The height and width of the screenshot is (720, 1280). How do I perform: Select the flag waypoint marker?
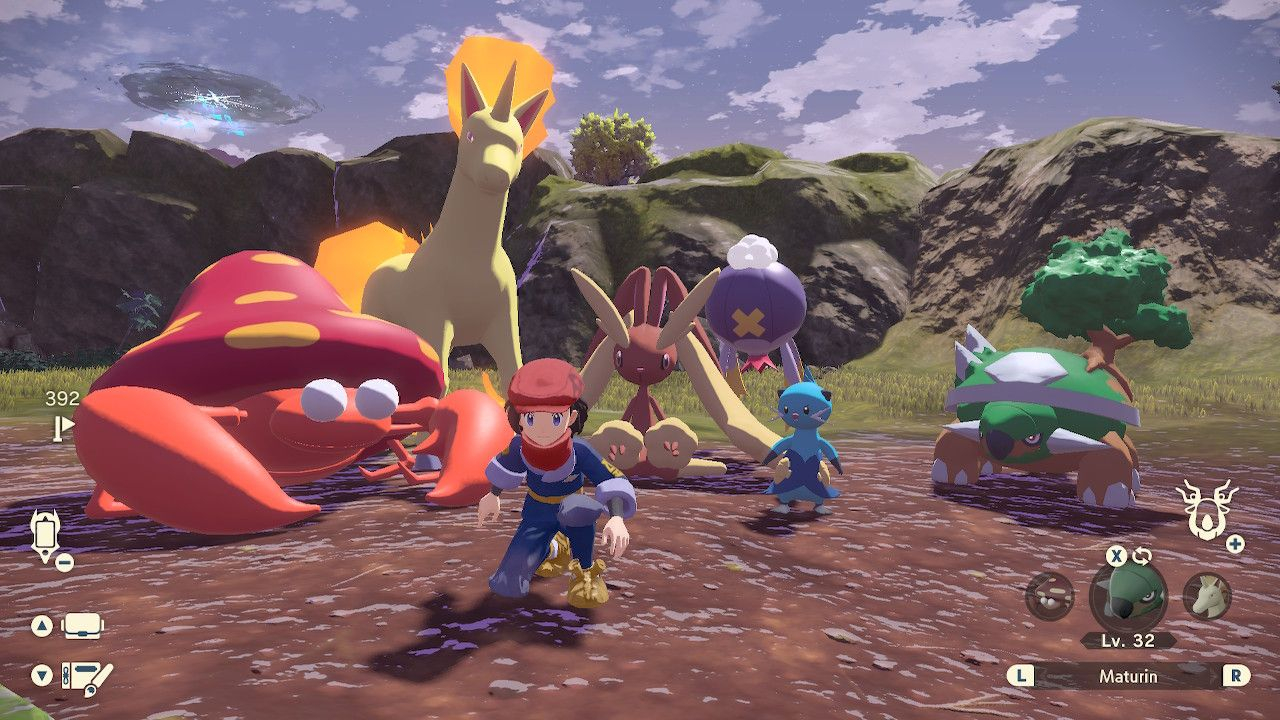pos(63,429)
